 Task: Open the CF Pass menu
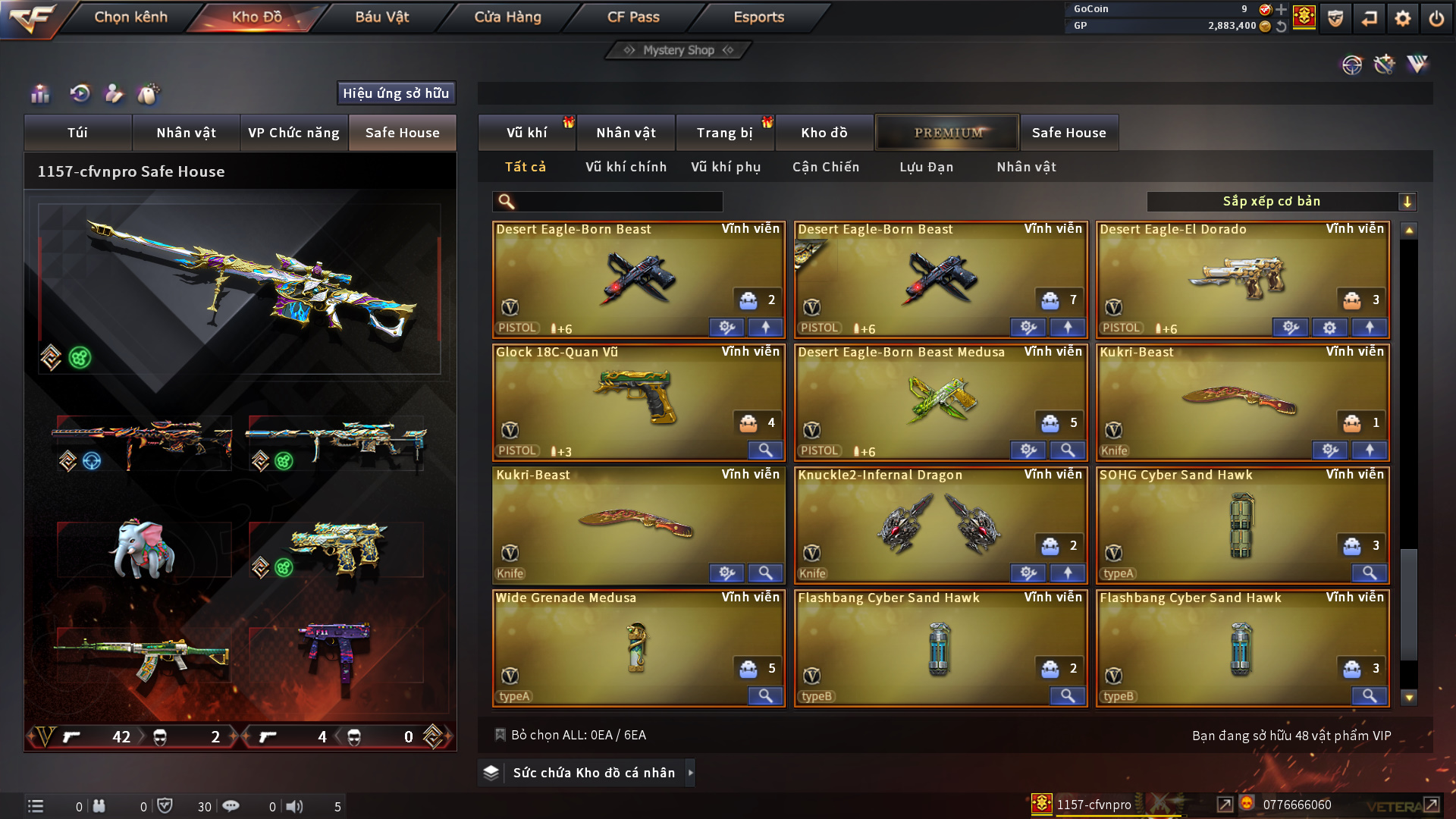(633, 17)
